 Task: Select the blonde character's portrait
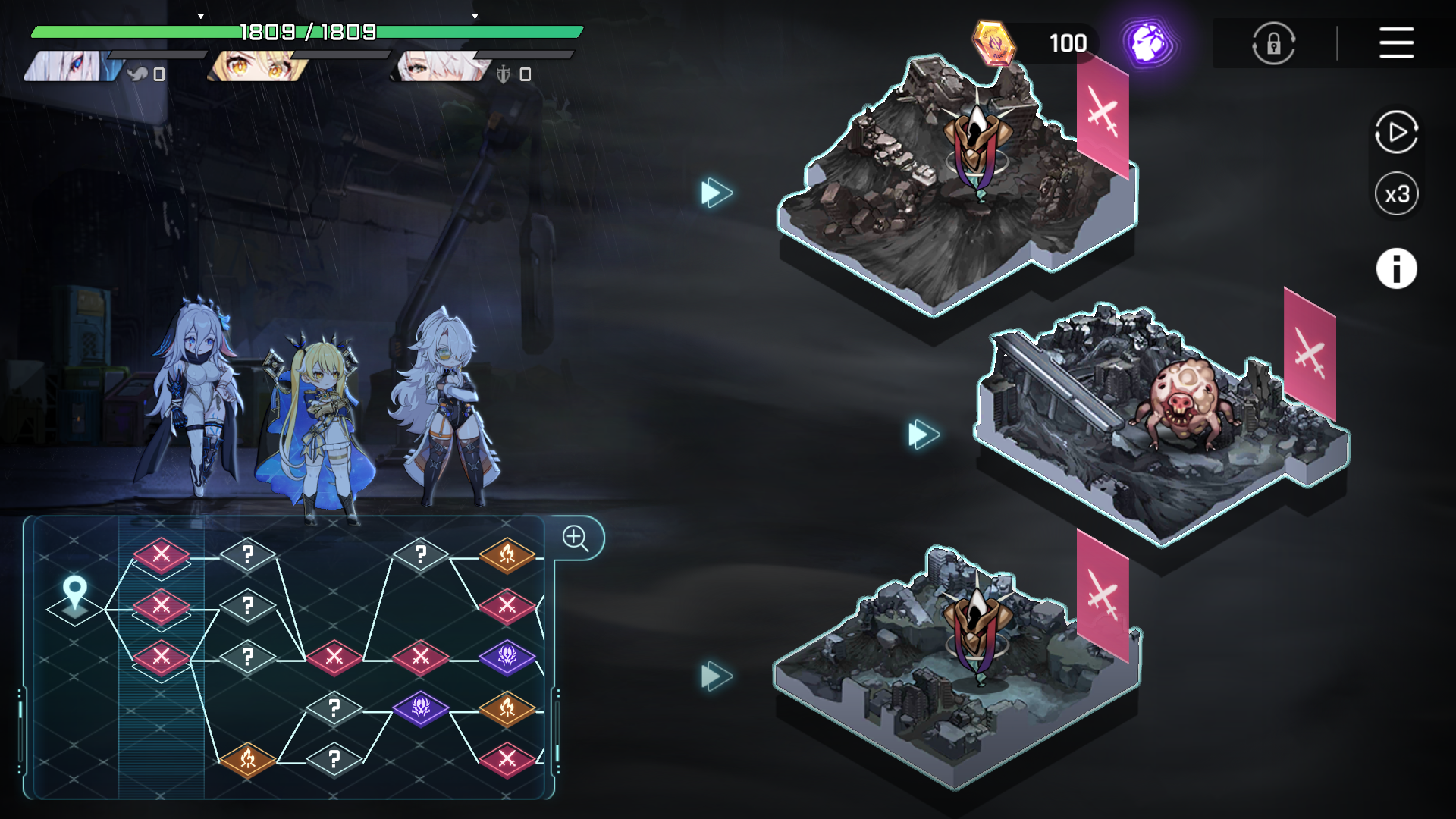[x=258, y=67]
